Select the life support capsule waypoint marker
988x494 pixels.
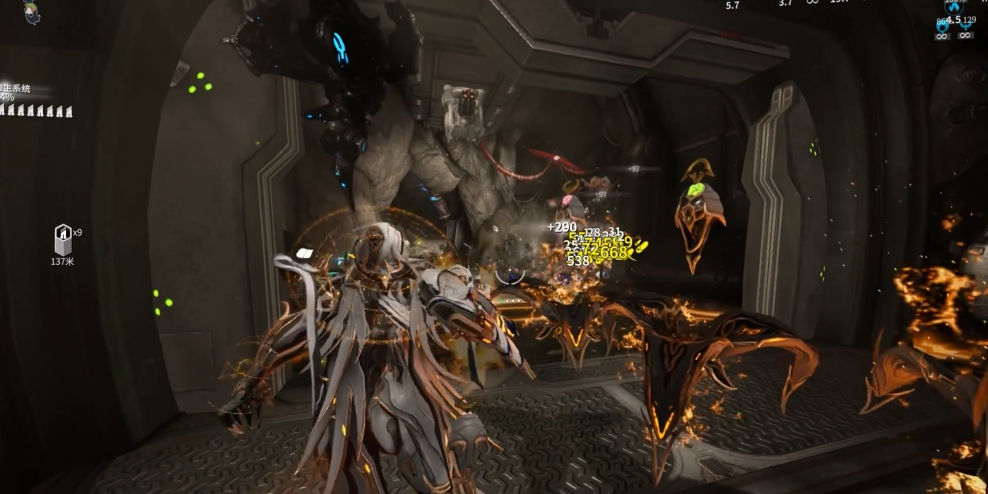pos(62,239)
